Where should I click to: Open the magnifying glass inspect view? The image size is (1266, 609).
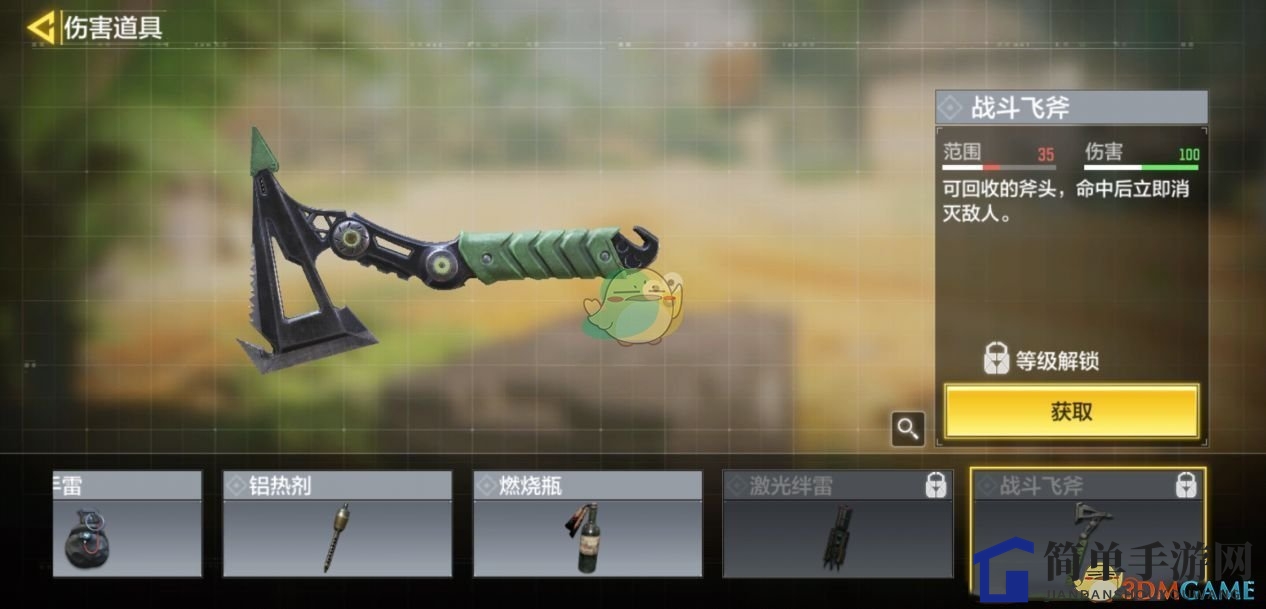pos(908,429)
